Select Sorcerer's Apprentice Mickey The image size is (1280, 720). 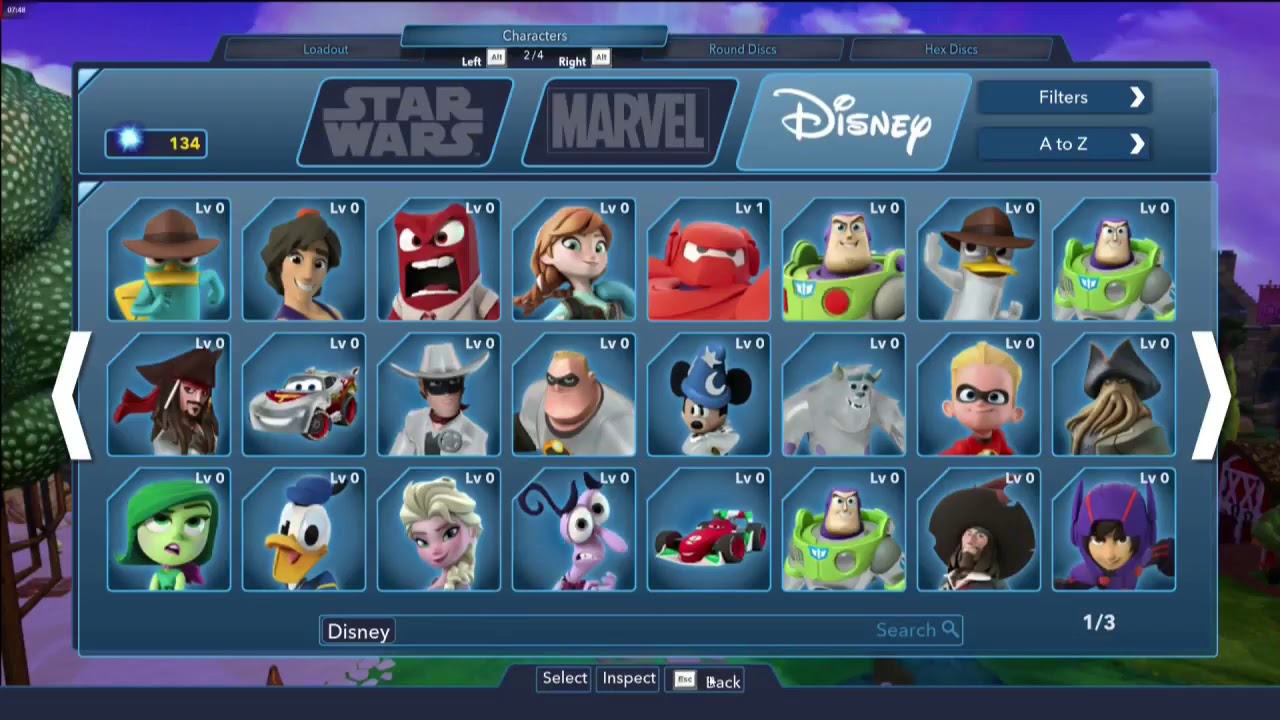click(708, 396)
